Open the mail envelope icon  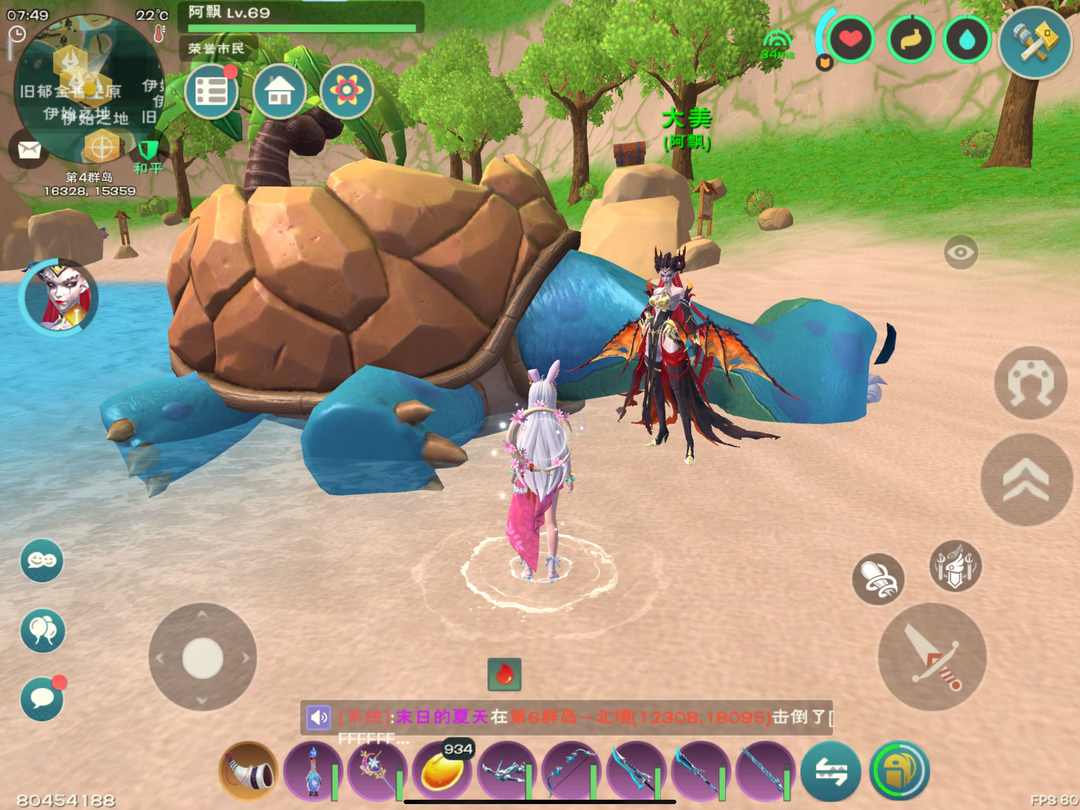coord(29,150)
